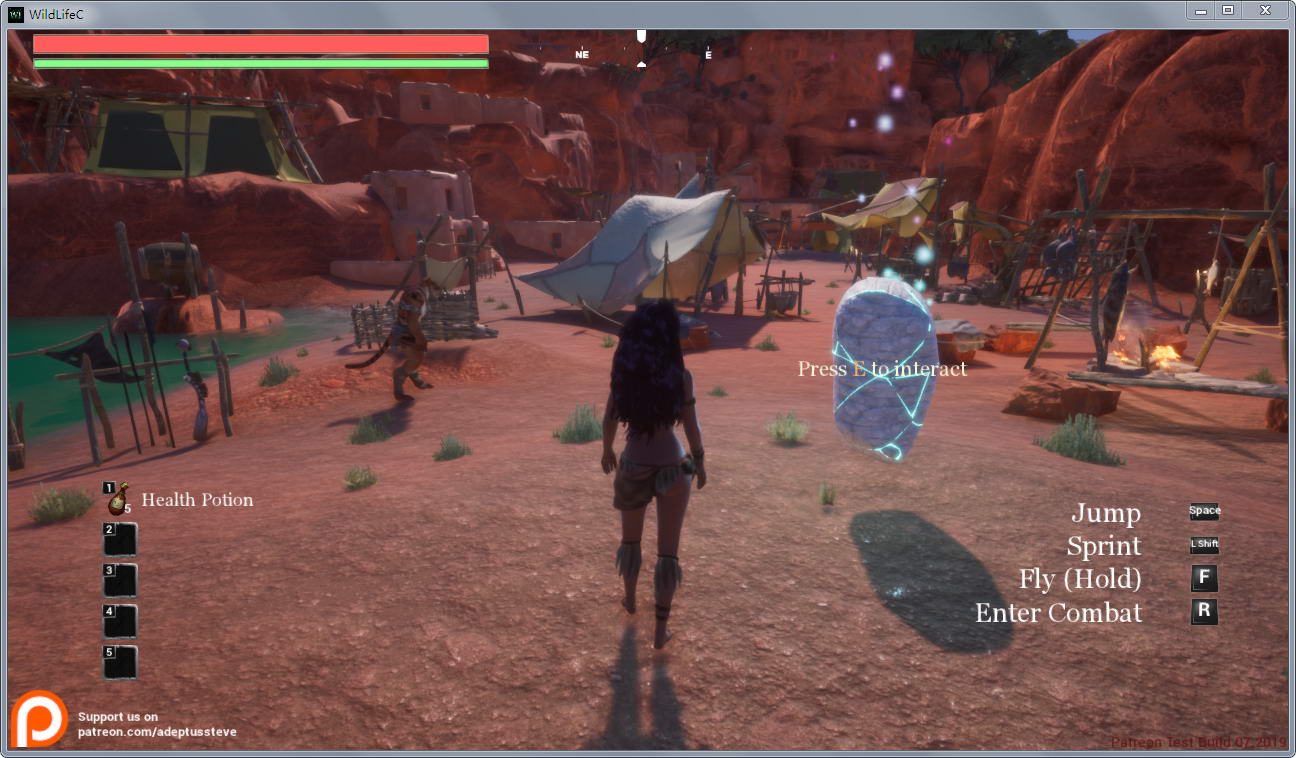
Task: Select the Health Potion hotbar slot
Action: coord(119,498)
